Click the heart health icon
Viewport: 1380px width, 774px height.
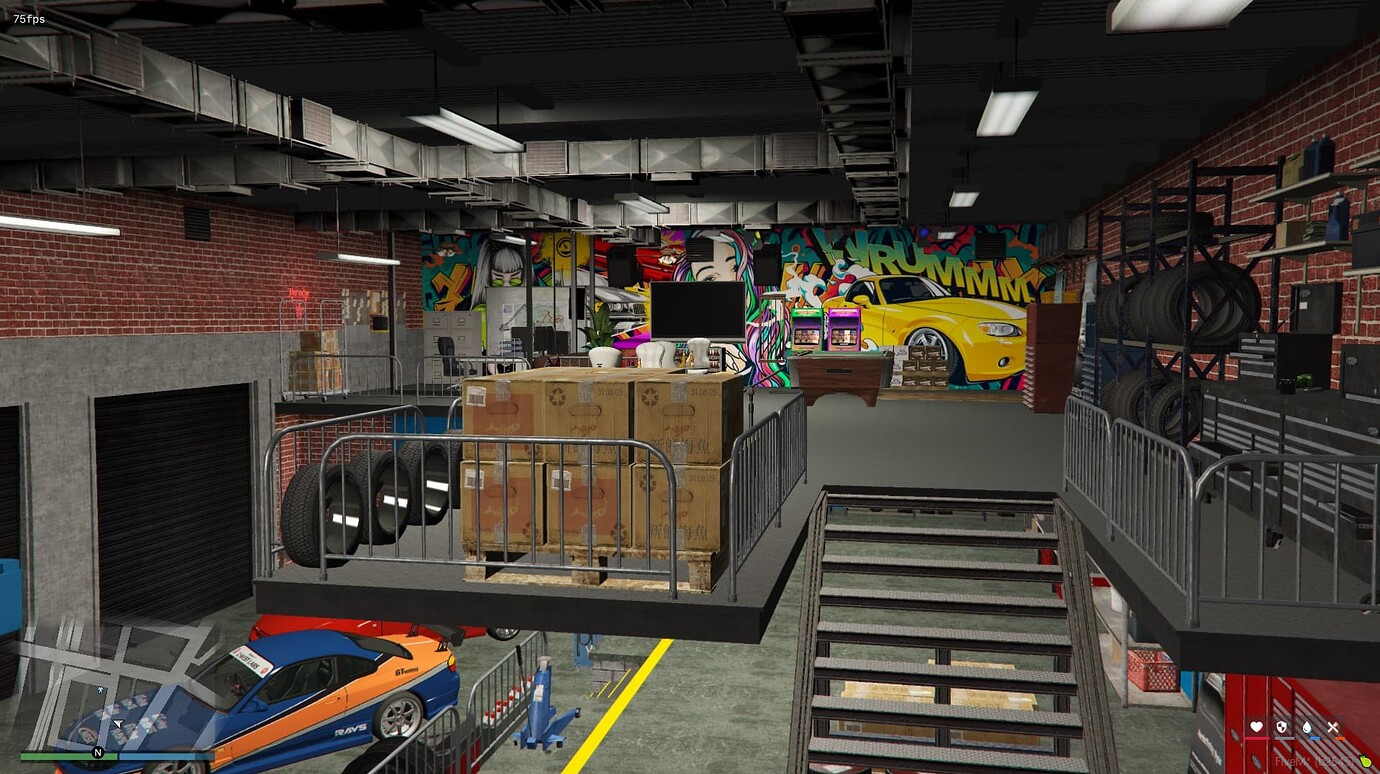1256,726
